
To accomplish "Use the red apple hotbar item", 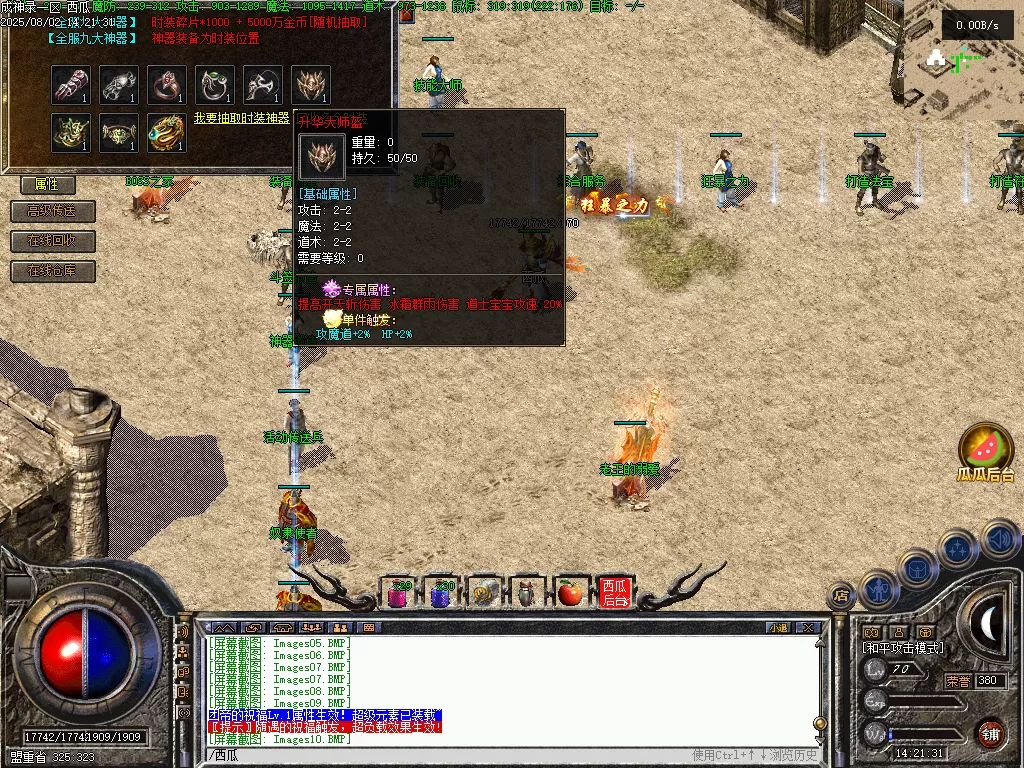I will [x=570, y=593].
